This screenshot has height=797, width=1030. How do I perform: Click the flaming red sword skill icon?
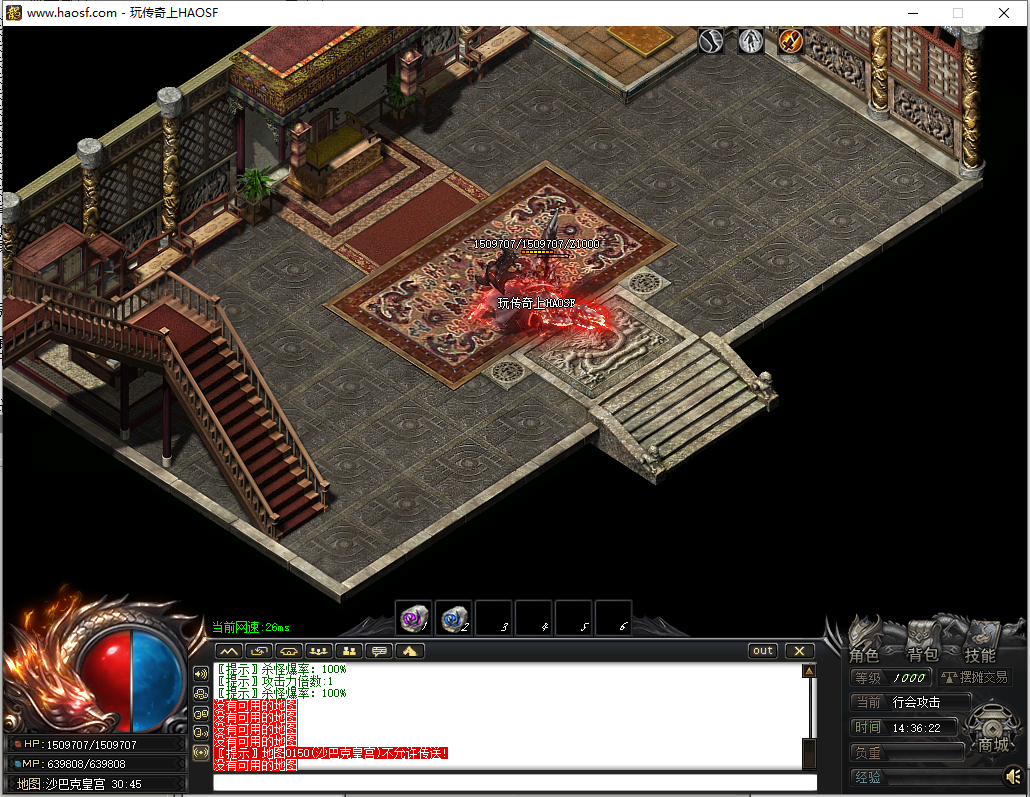click(791, 41)
